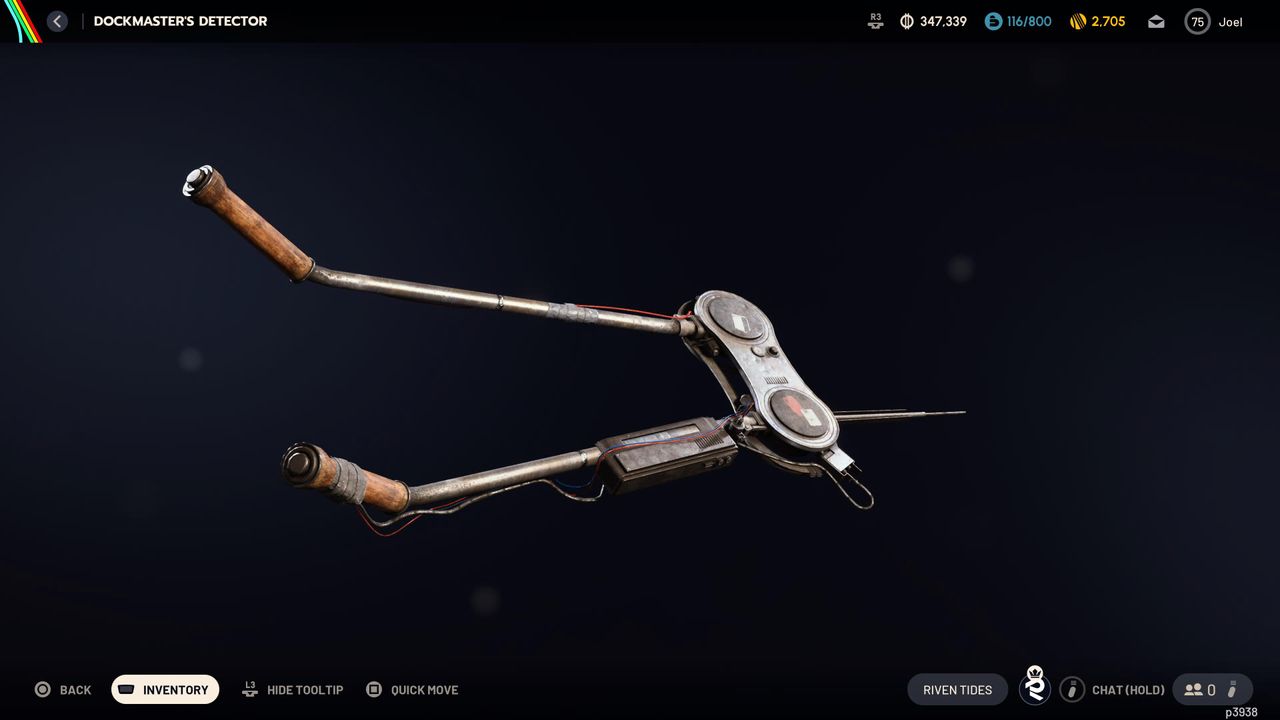Click the Quick Move square button icon

pyautogui.click(x=374, y=689)
